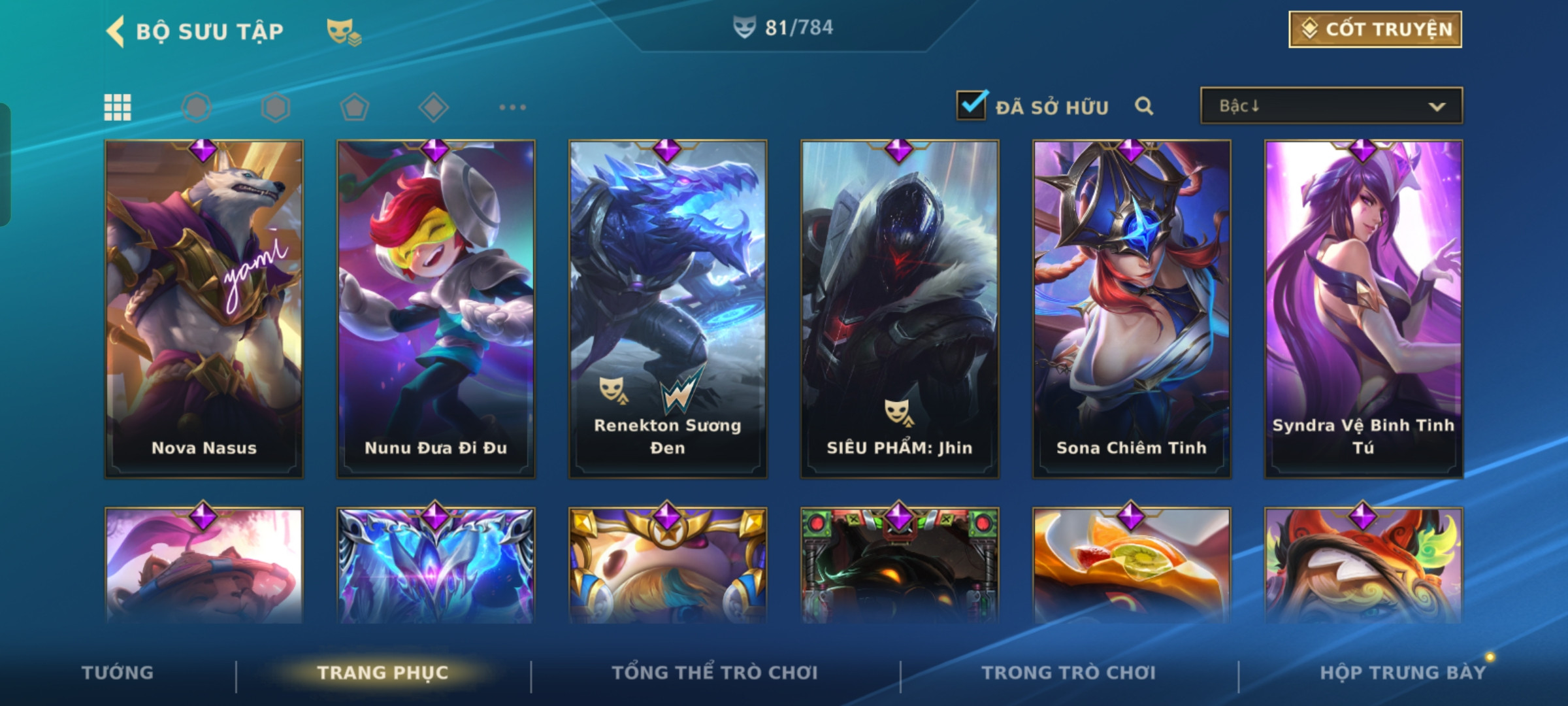Go back from Bộ Sưu Tập
This screenshot has height=706, width=1568.
[x=116, y=31]
